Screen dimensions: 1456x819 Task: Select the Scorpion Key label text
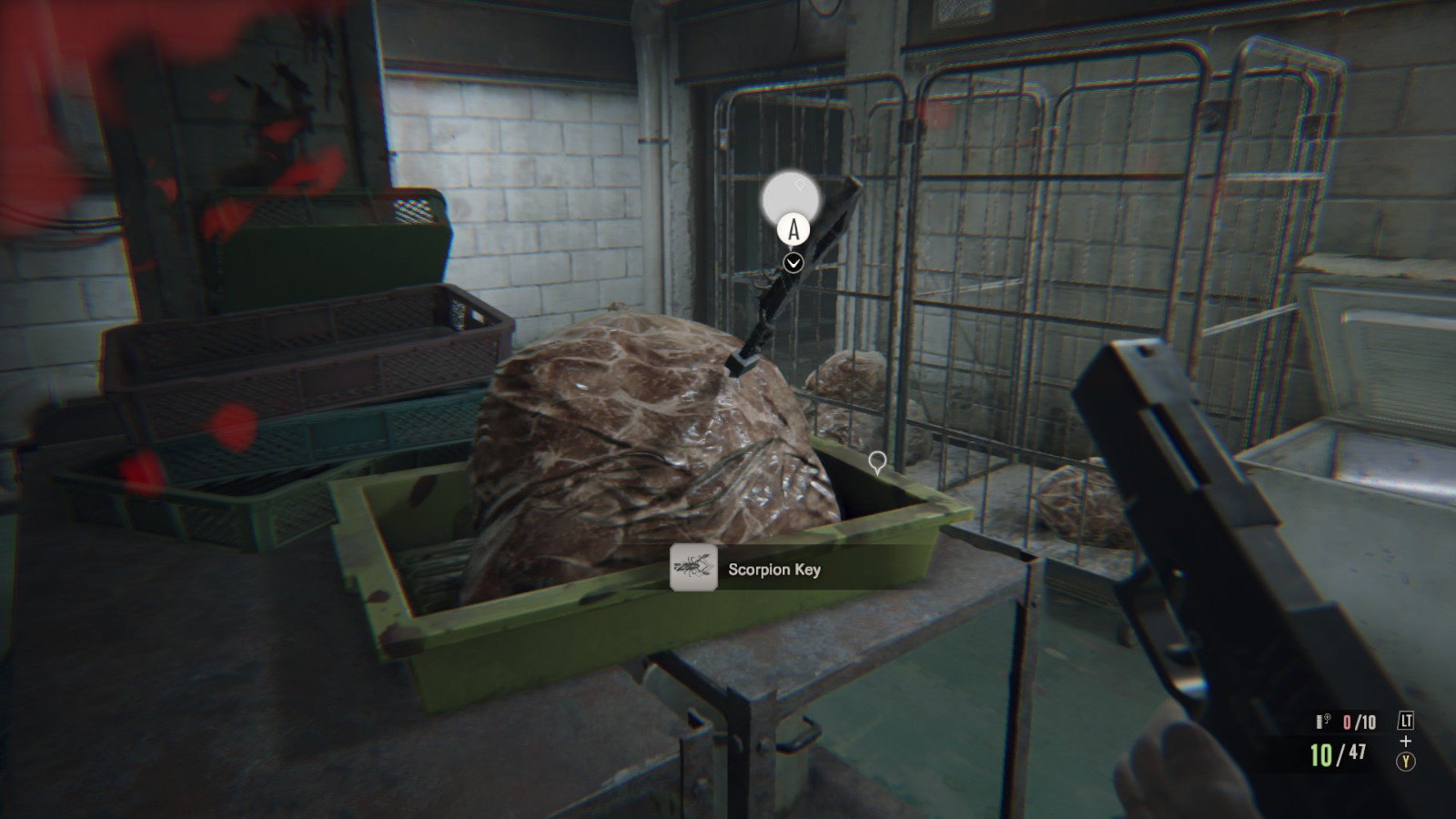[x=773, y=568]
